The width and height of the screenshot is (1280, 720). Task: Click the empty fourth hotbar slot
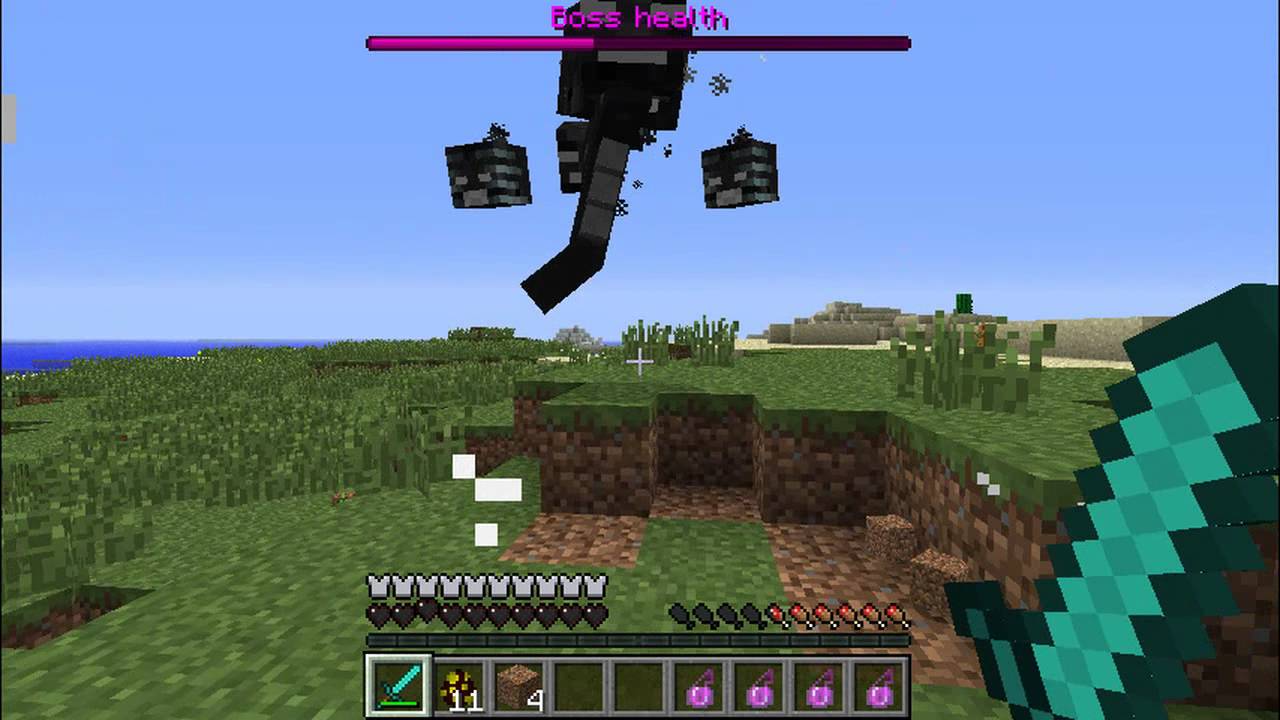tap(576, 684)
